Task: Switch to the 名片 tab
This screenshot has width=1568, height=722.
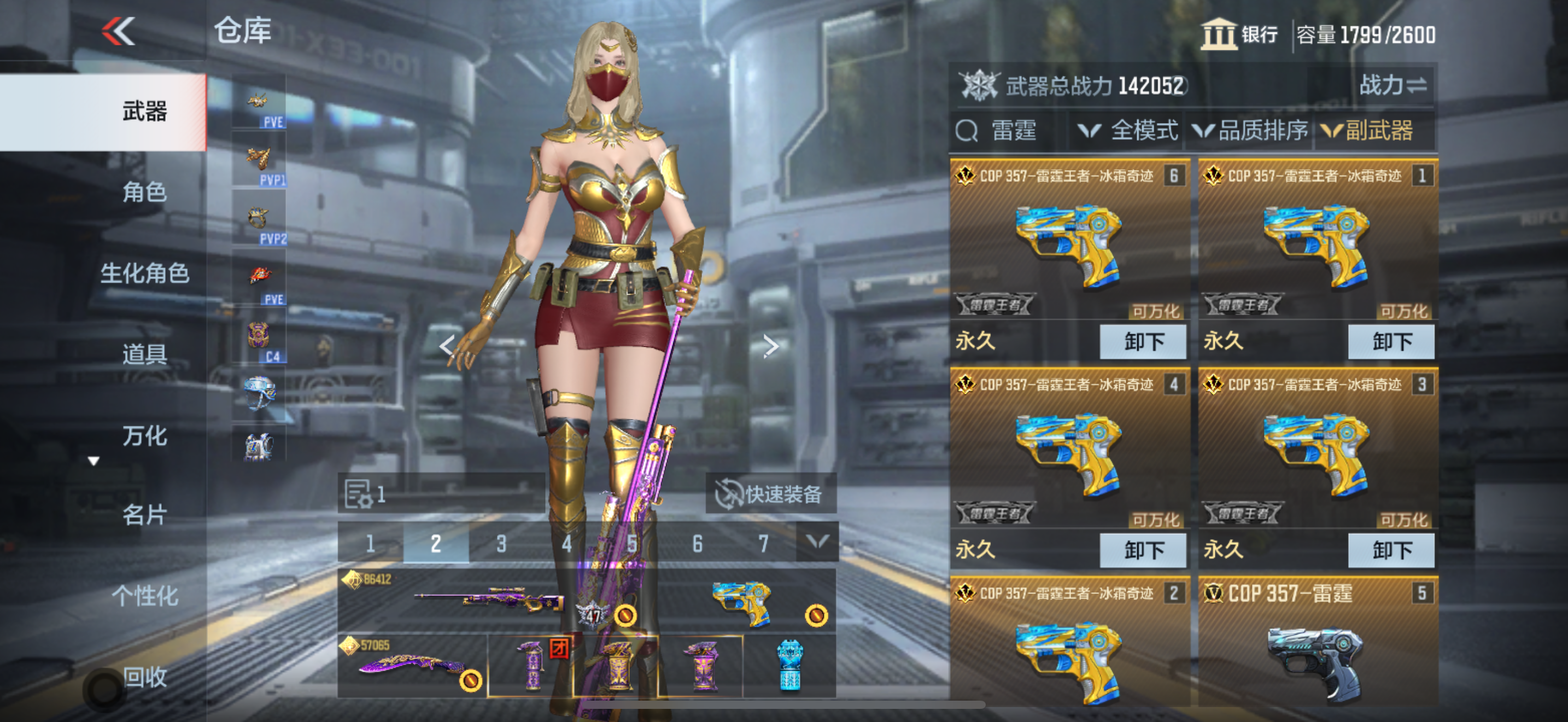Action: pos(144,515)
